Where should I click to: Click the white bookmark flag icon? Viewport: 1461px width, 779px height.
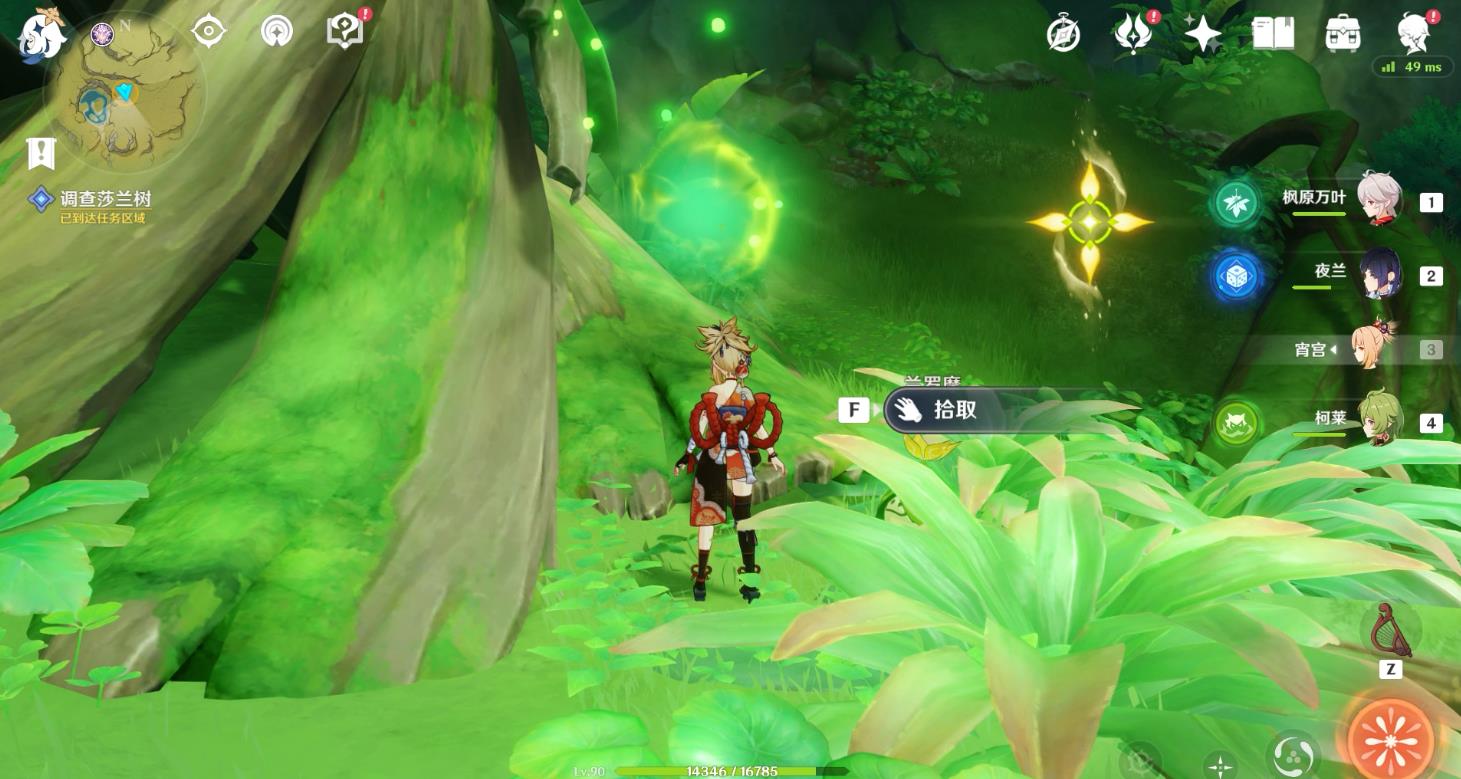(x=41, y=154)
